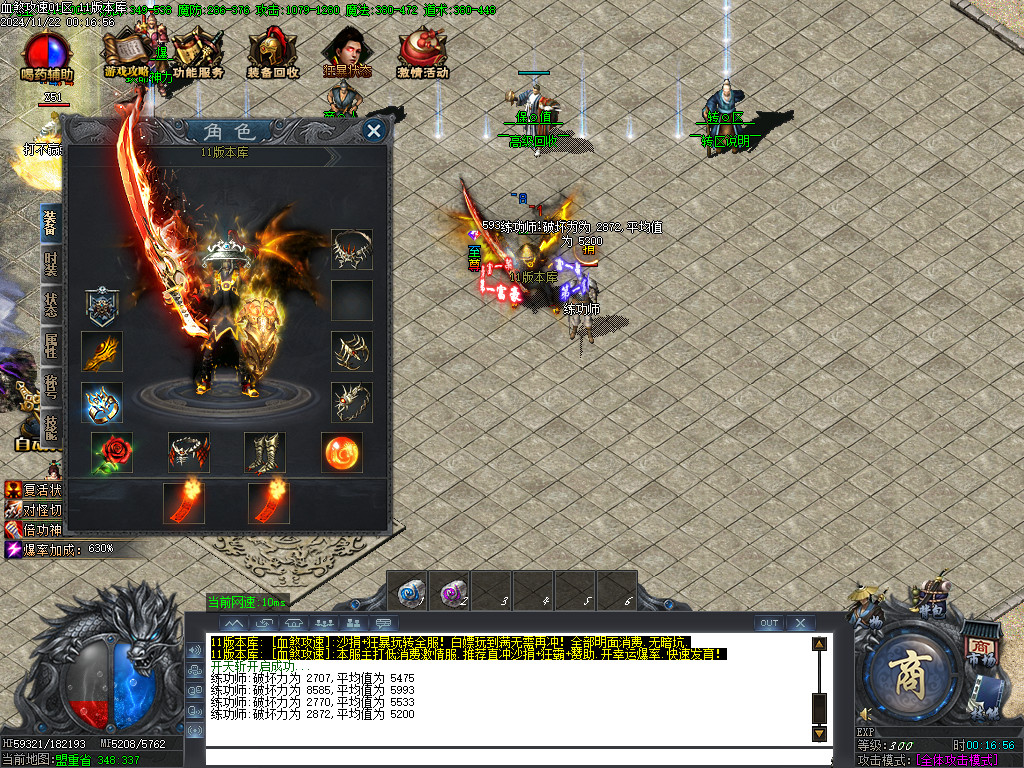Use the blue scroll in hotbar slot 1
The image size is (1024, 768).
click(408, 591)
